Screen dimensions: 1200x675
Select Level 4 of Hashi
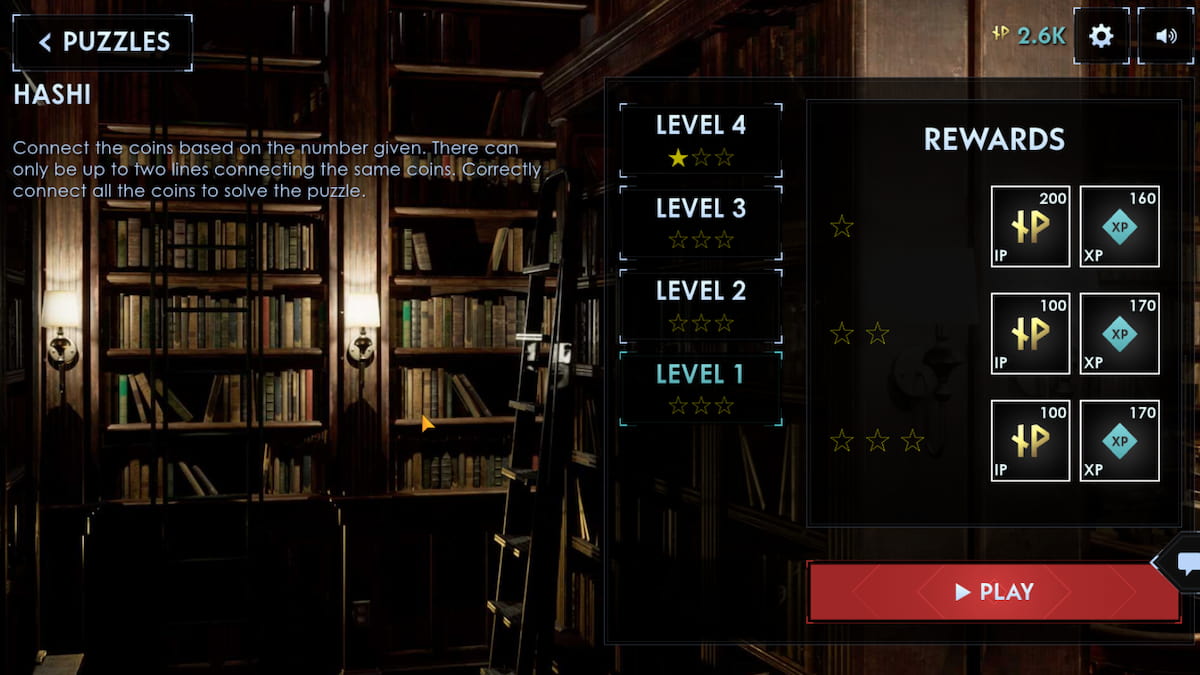(x=700, y=139)
